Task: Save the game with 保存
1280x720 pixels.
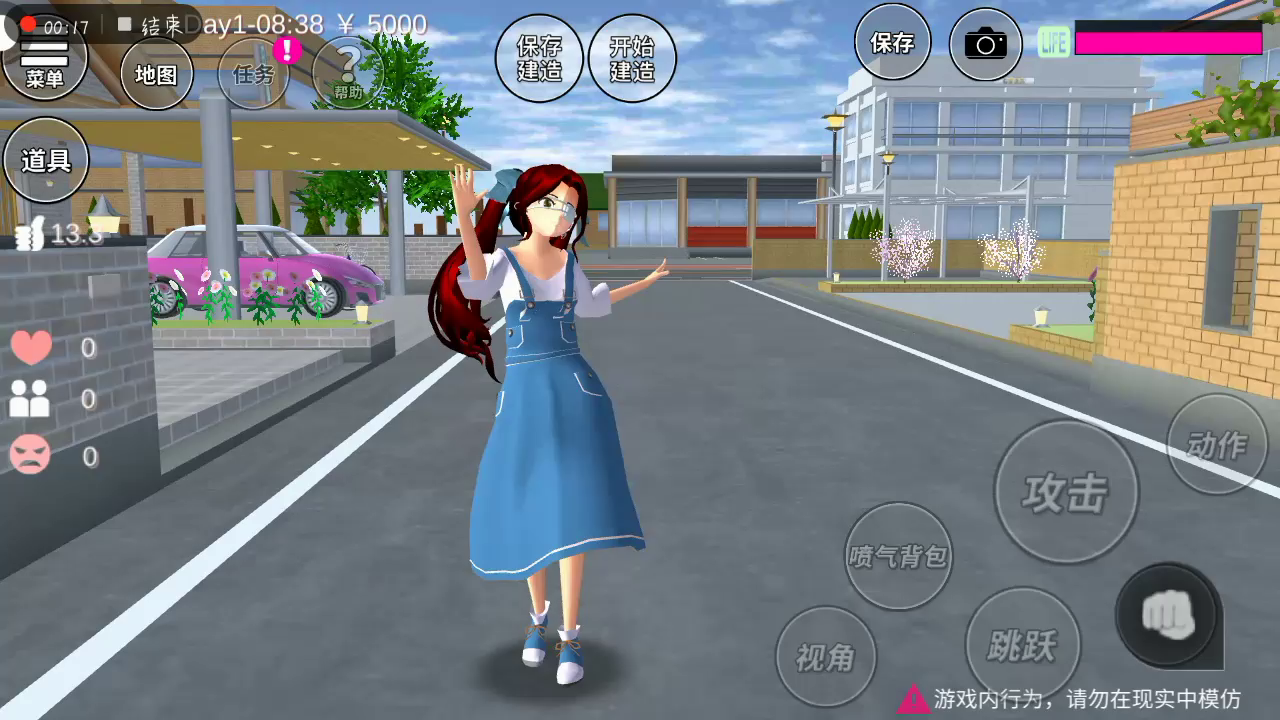Action: (x=892, y=42)
